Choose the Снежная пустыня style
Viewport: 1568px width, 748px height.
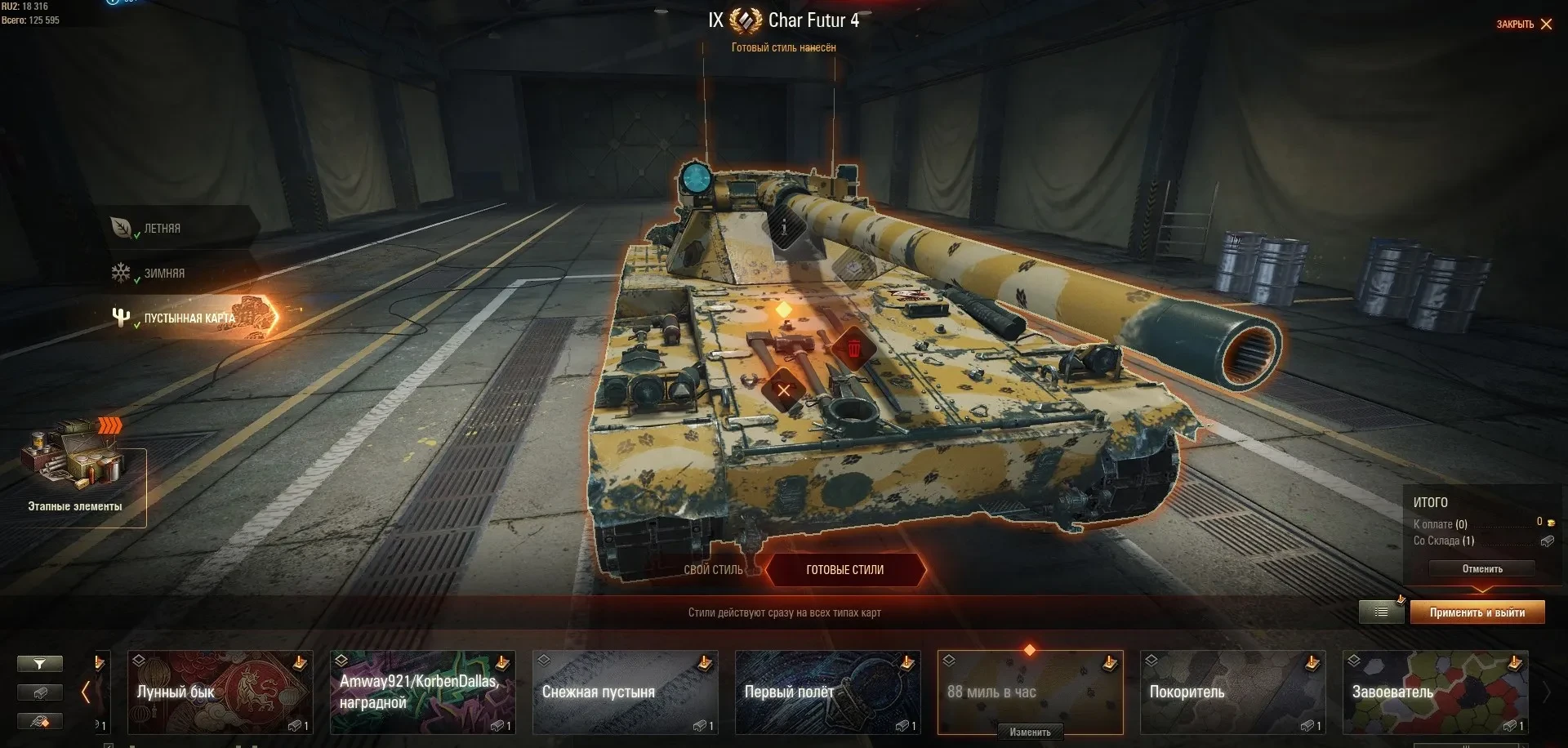pos(625,692)
